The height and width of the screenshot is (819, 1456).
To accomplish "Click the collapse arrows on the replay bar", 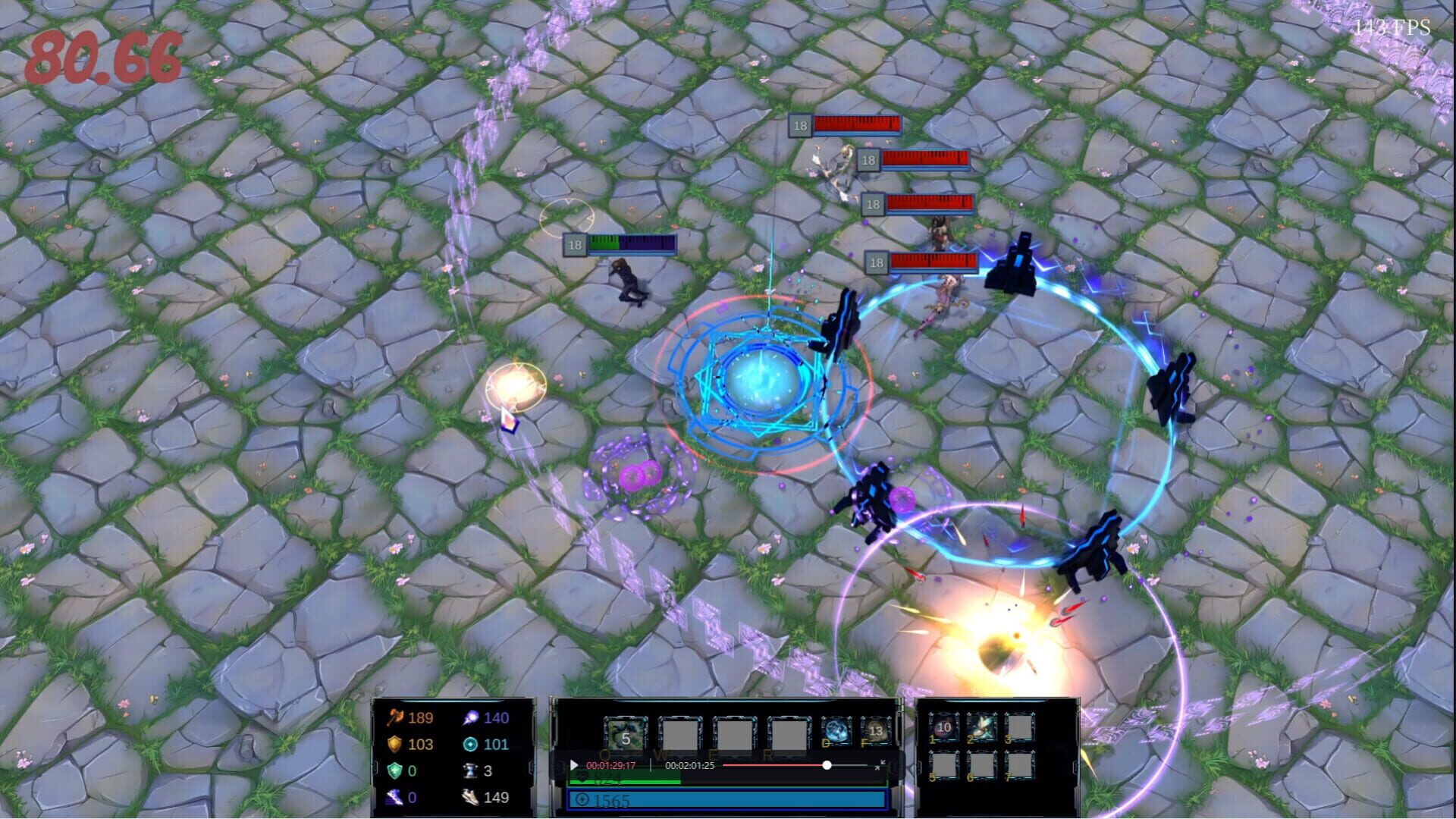I will [x=881, y=765].
